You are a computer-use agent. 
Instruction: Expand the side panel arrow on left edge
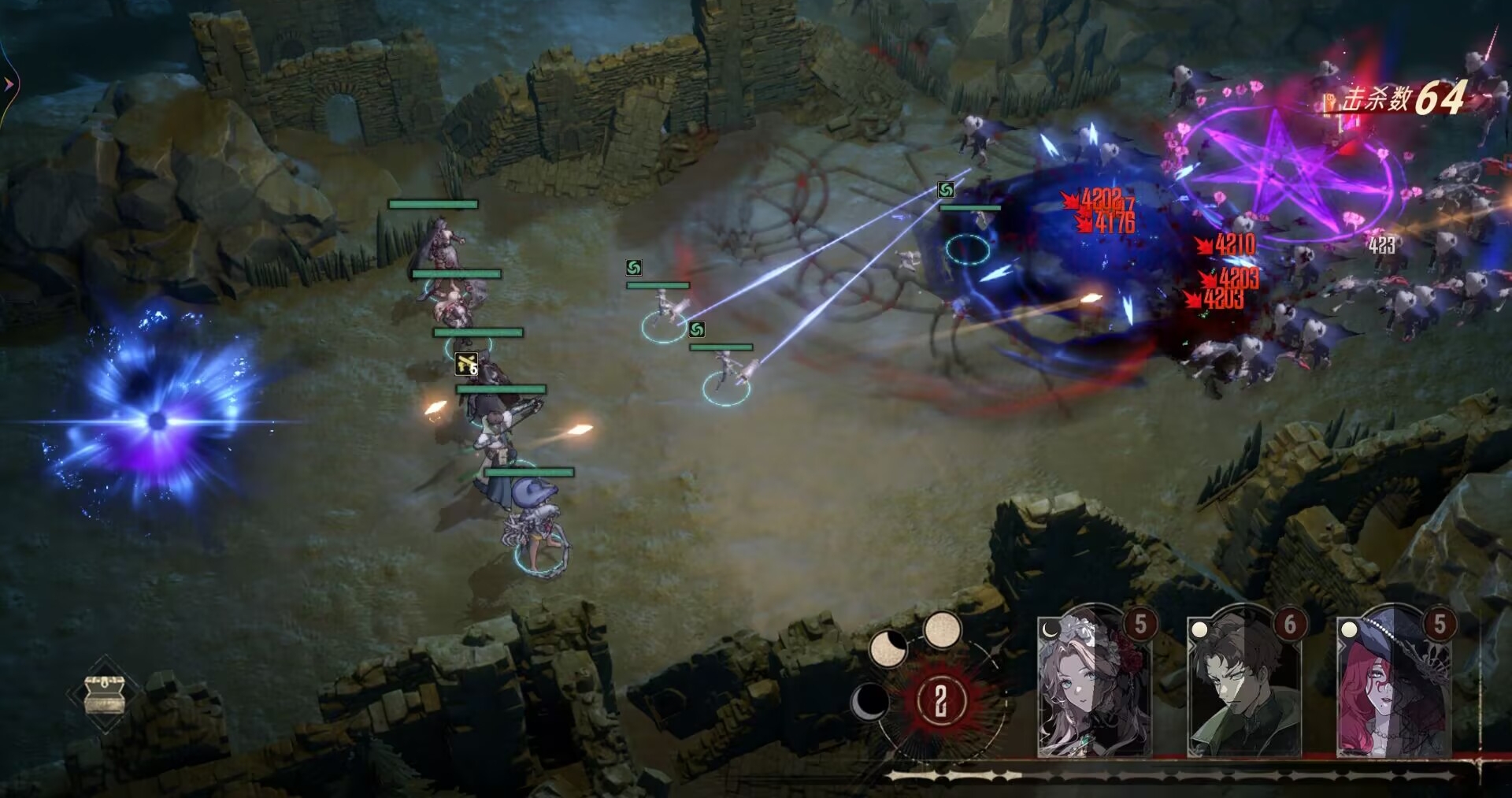9,84
